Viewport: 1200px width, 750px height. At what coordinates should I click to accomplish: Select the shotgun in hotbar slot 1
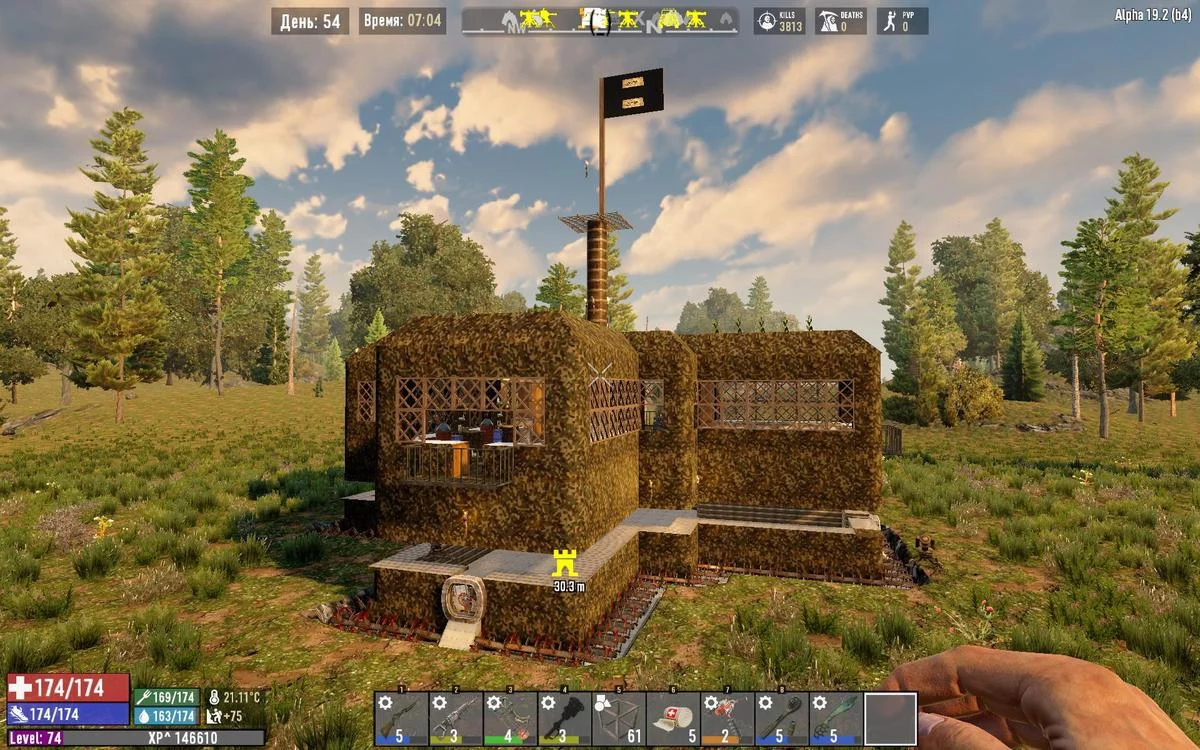pyautogui.click(x=402, y=718)
